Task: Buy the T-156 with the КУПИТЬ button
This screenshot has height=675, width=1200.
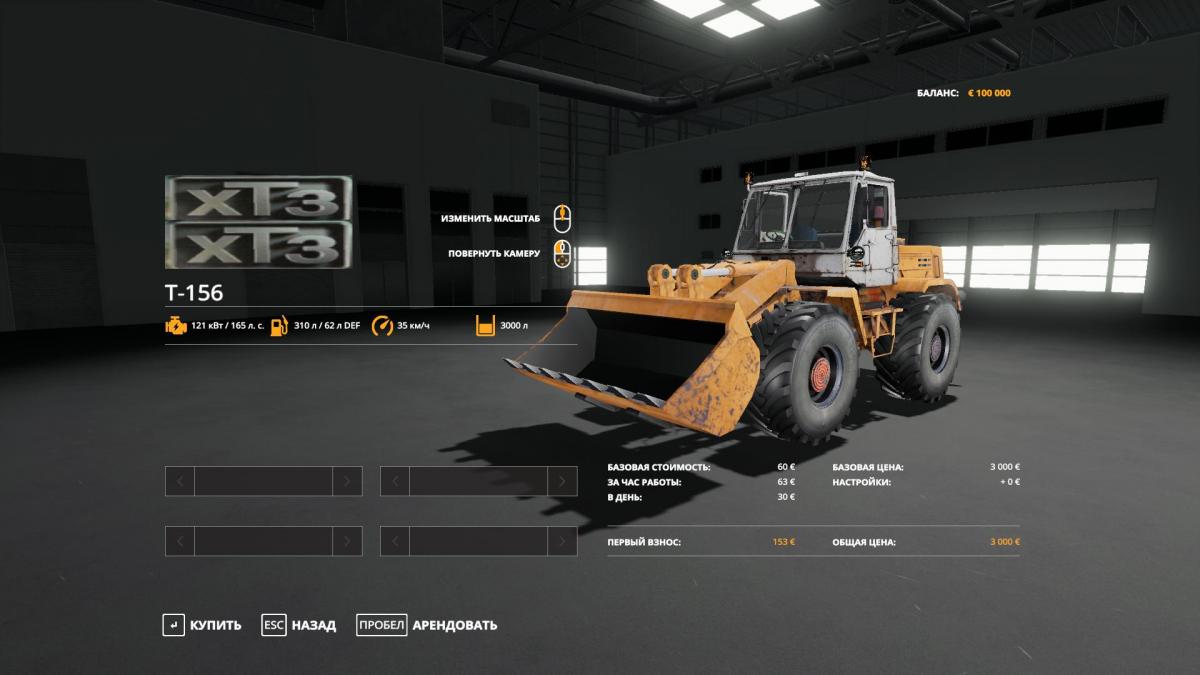Action: 203,625
